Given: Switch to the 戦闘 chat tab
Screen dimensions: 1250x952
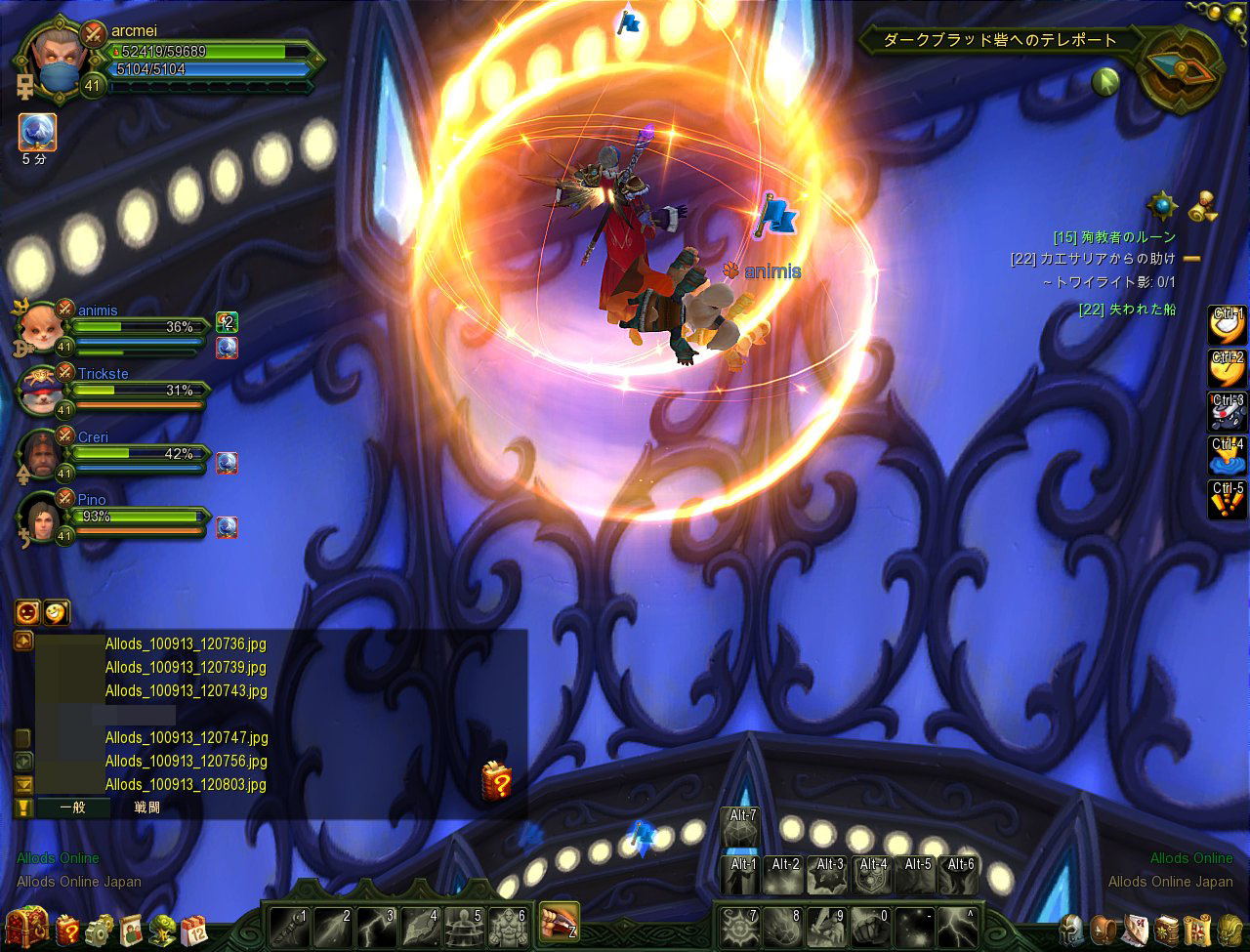Looking at the screenshot, I should coord(146,807).
